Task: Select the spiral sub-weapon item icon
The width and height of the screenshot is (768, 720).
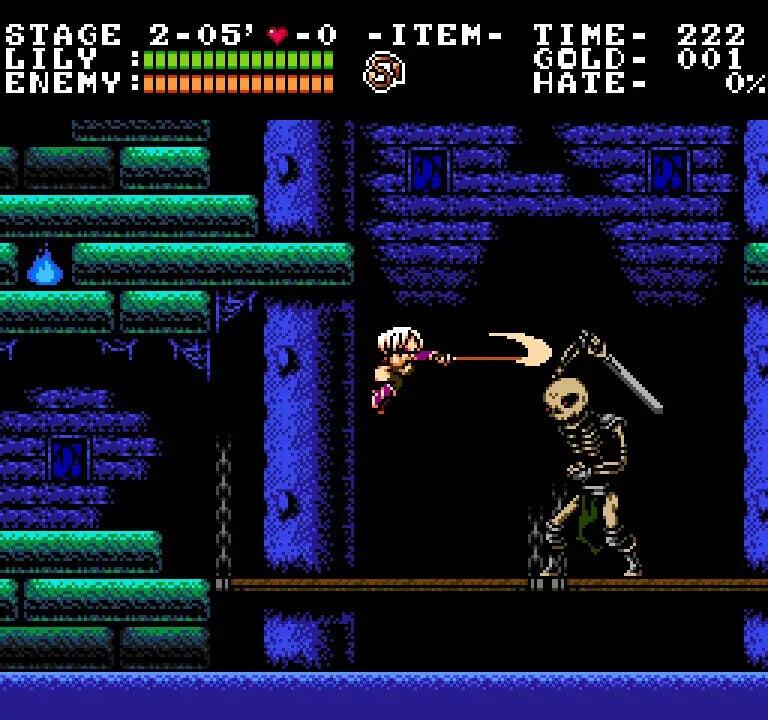Action: (x=384, y=73)
